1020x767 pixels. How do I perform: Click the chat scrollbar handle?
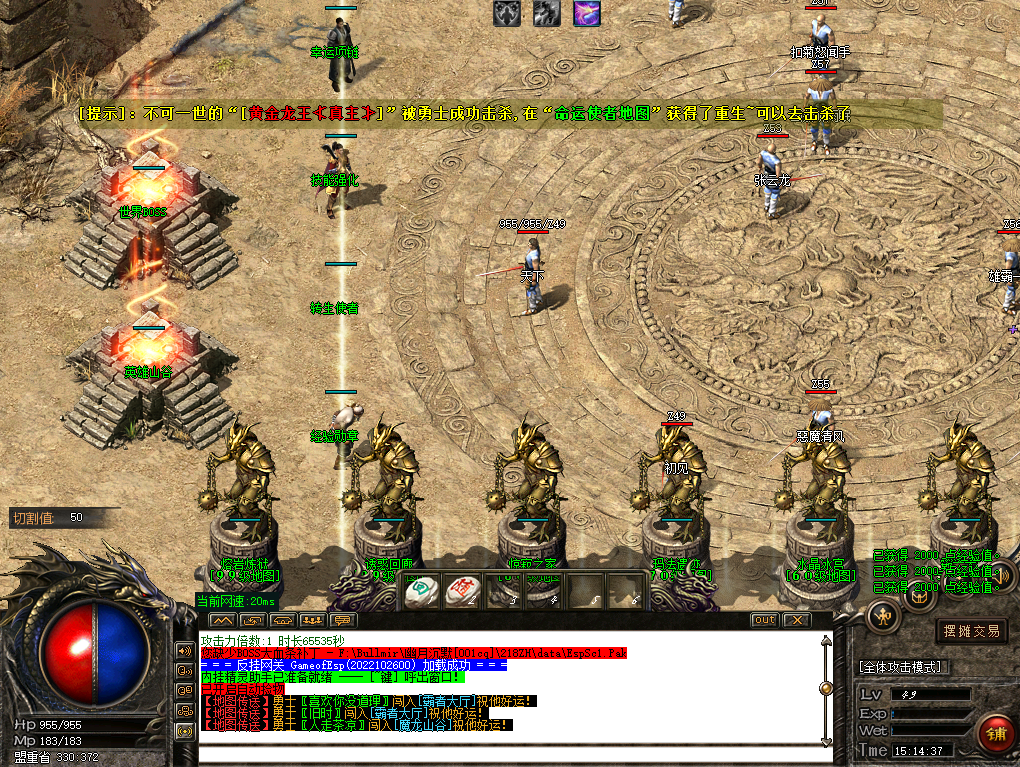825,688
